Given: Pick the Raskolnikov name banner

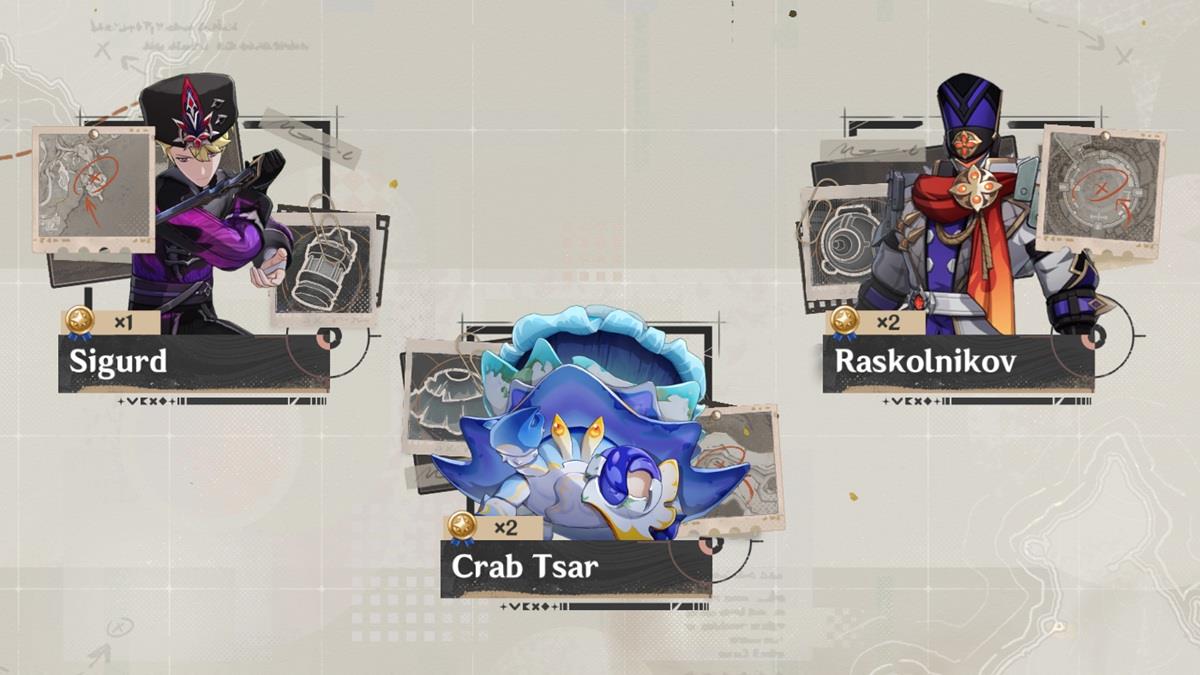Looking at the screenshot, I should coord(957,362).
